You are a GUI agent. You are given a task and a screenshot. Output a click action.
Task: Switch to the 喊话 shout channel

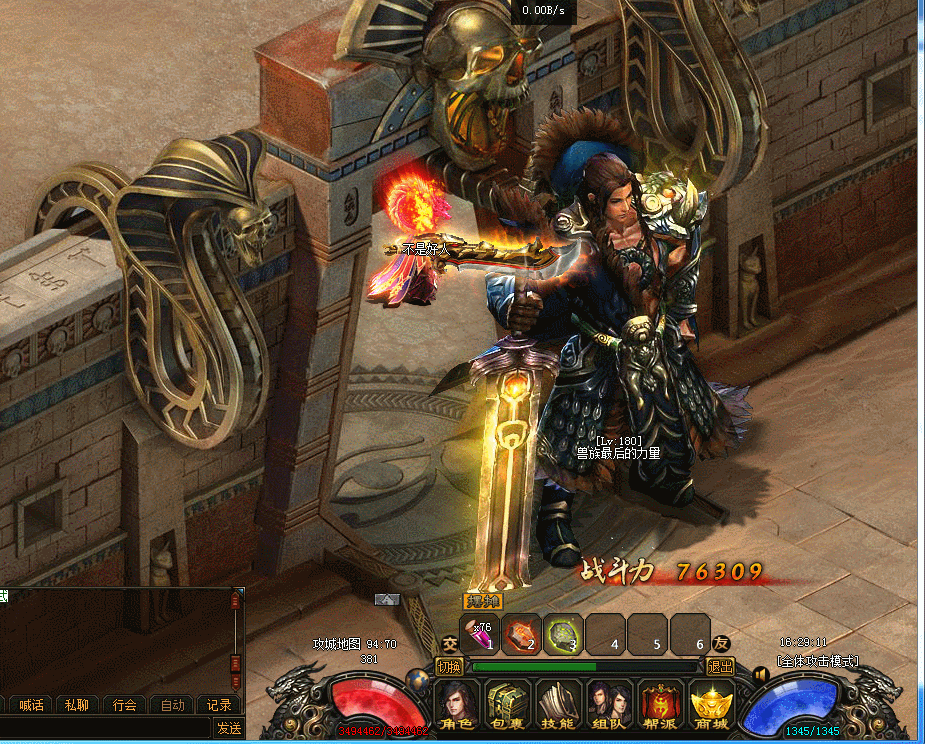pos(32,705)
